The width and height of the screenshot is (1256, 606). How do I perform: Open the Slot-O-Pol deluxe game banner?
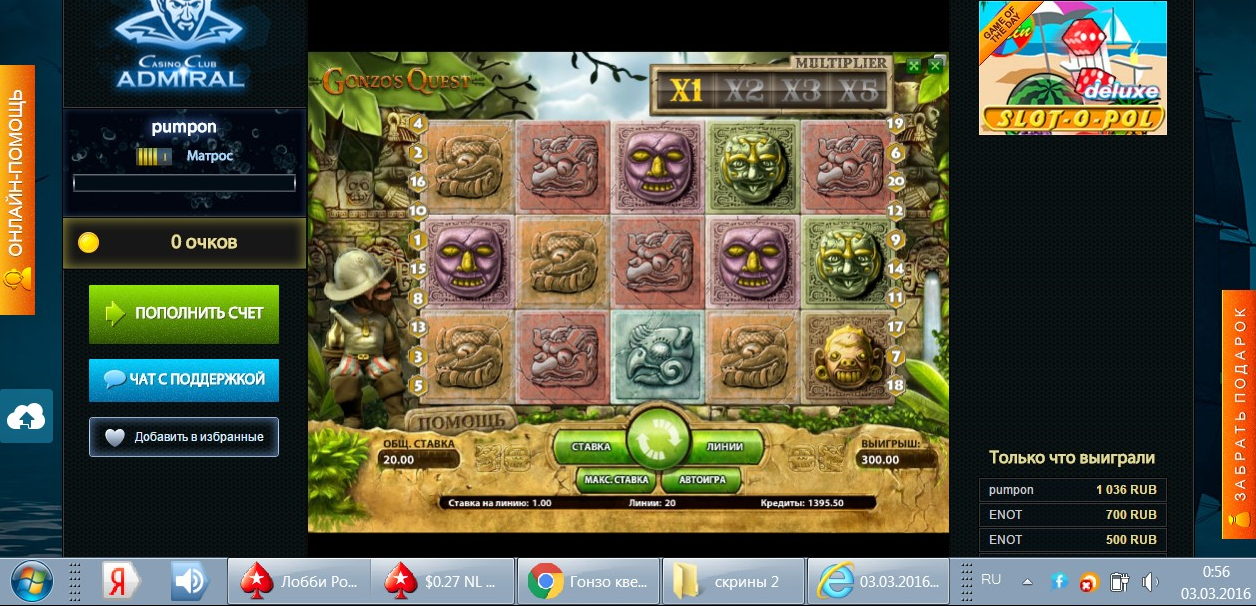point(1072,68)
